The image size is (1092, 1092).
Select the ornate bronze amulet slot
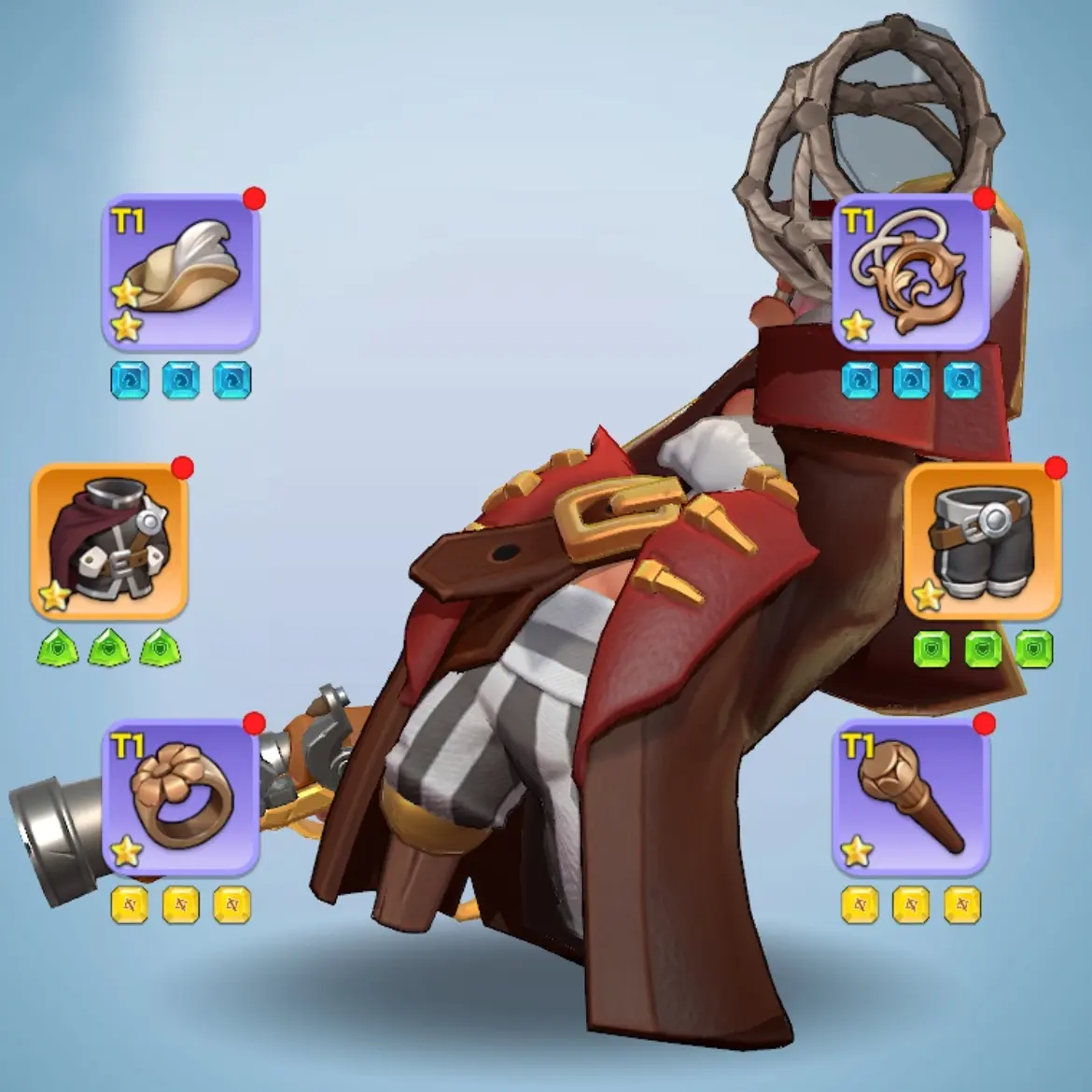click(x=910, y=273)
